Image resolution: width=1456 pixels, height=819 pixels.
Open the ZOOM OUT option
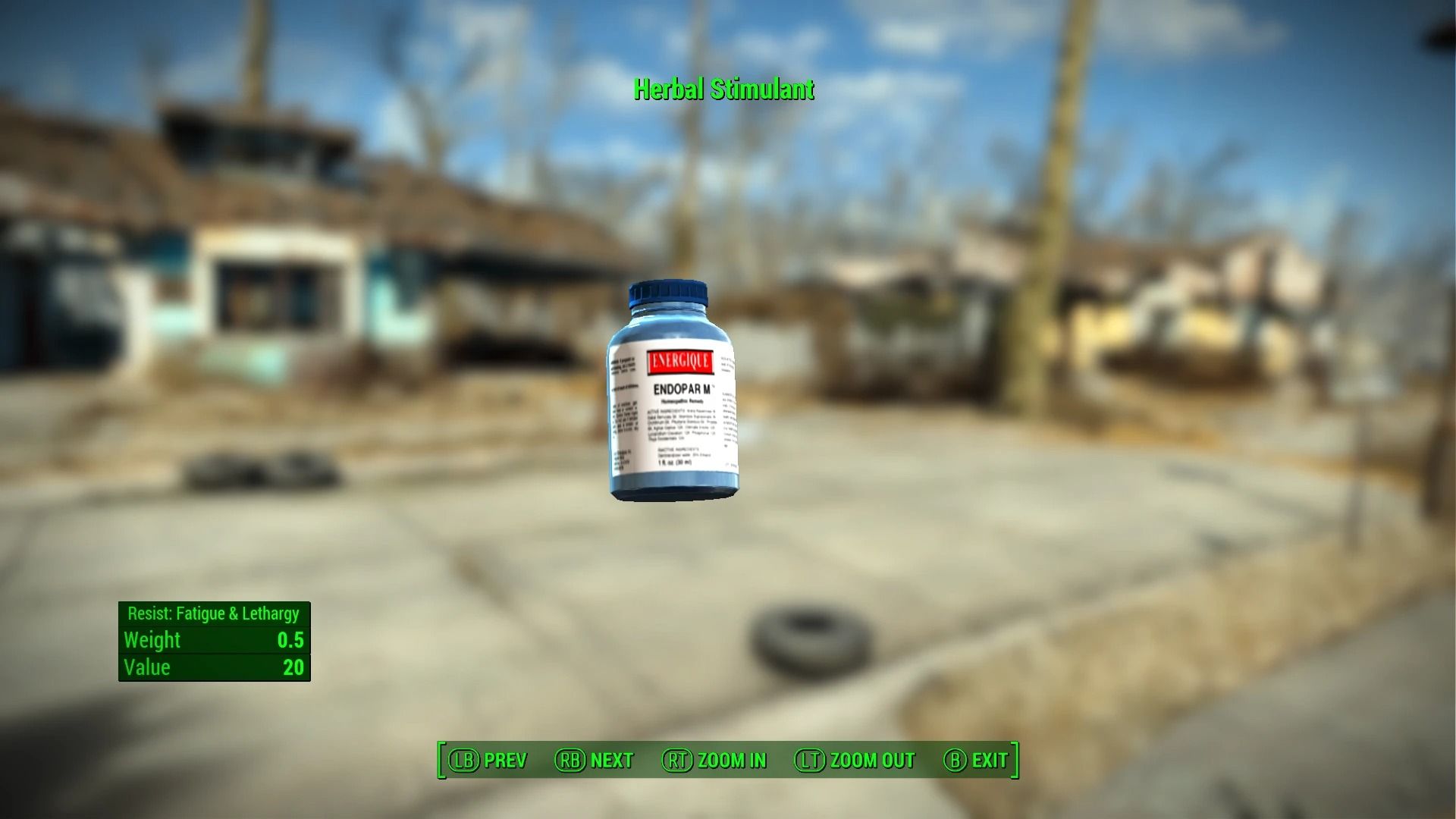click(x=871, y=760)
